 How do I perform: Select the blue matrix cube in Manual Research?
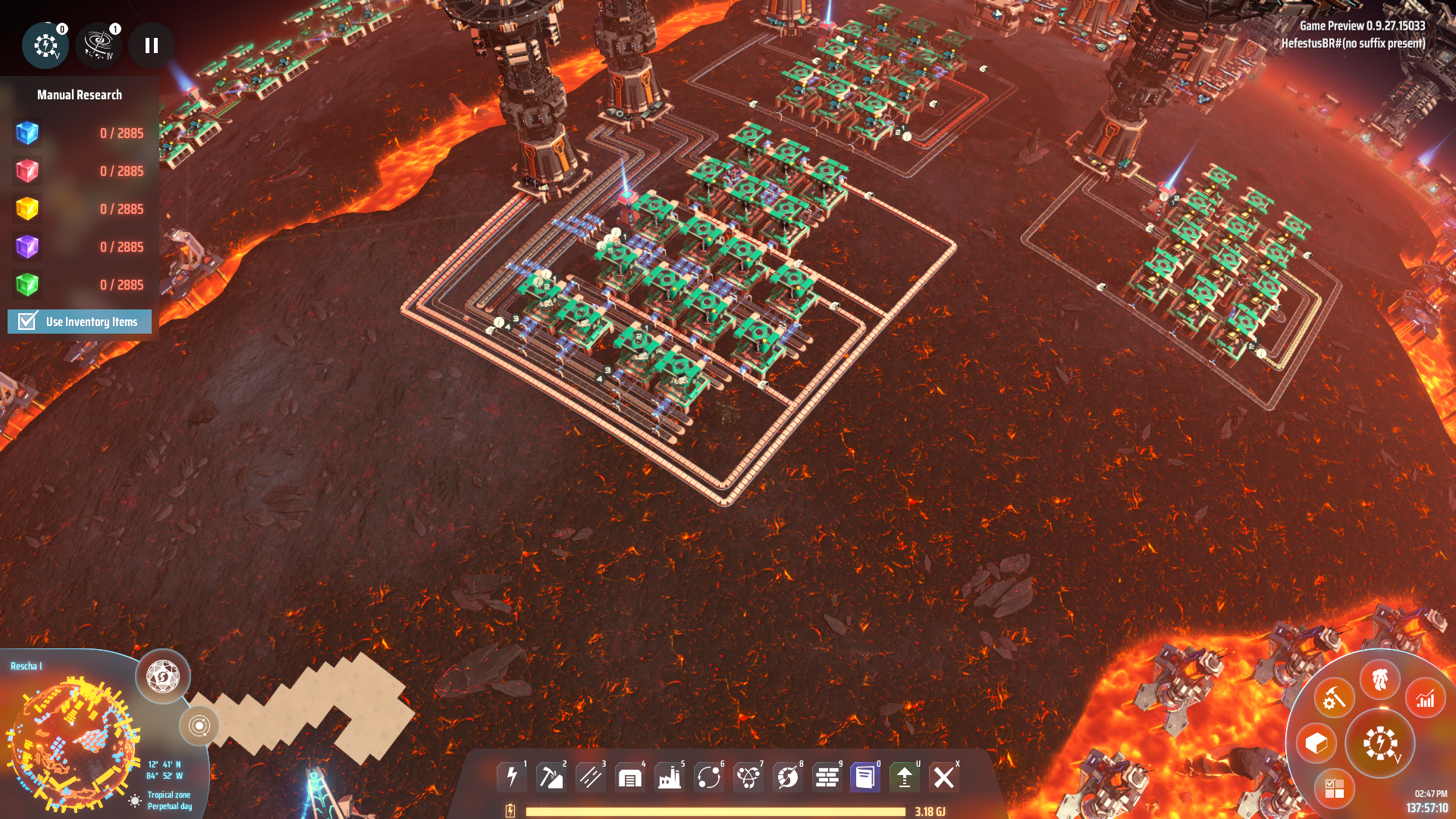tap(27, 133)
